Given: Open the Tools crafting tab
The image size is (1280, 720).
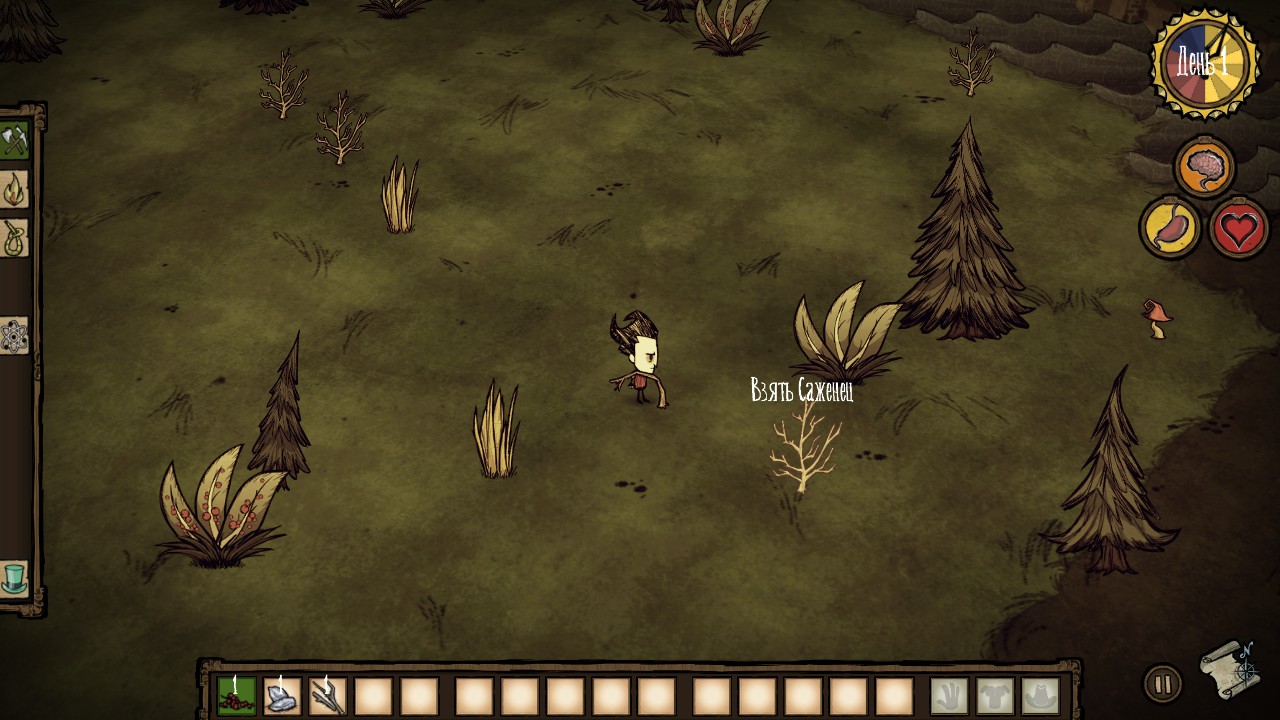Looking at the screenshot, I should [x=14, y=141].
